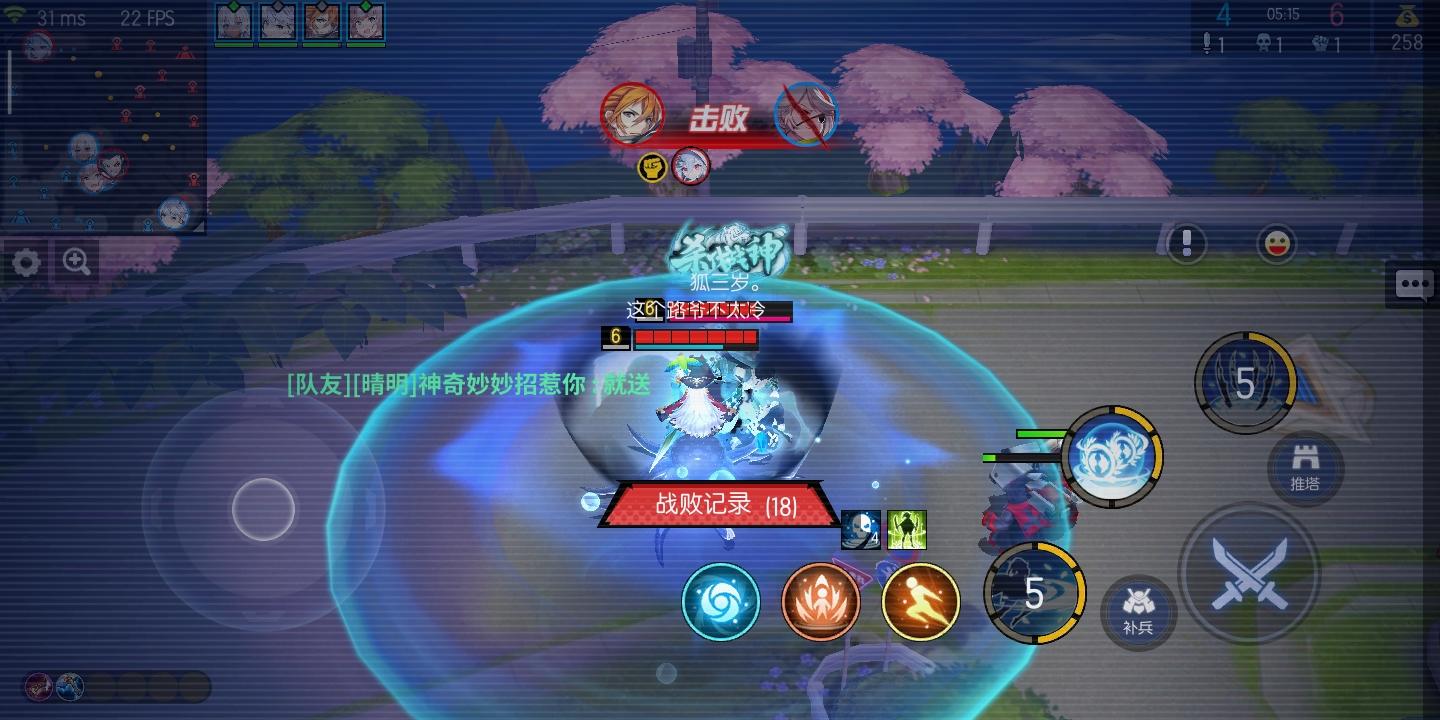Cast the blue spiral first skill
The width and height of the screenshot is (1440, 720).
coord(721,601)
